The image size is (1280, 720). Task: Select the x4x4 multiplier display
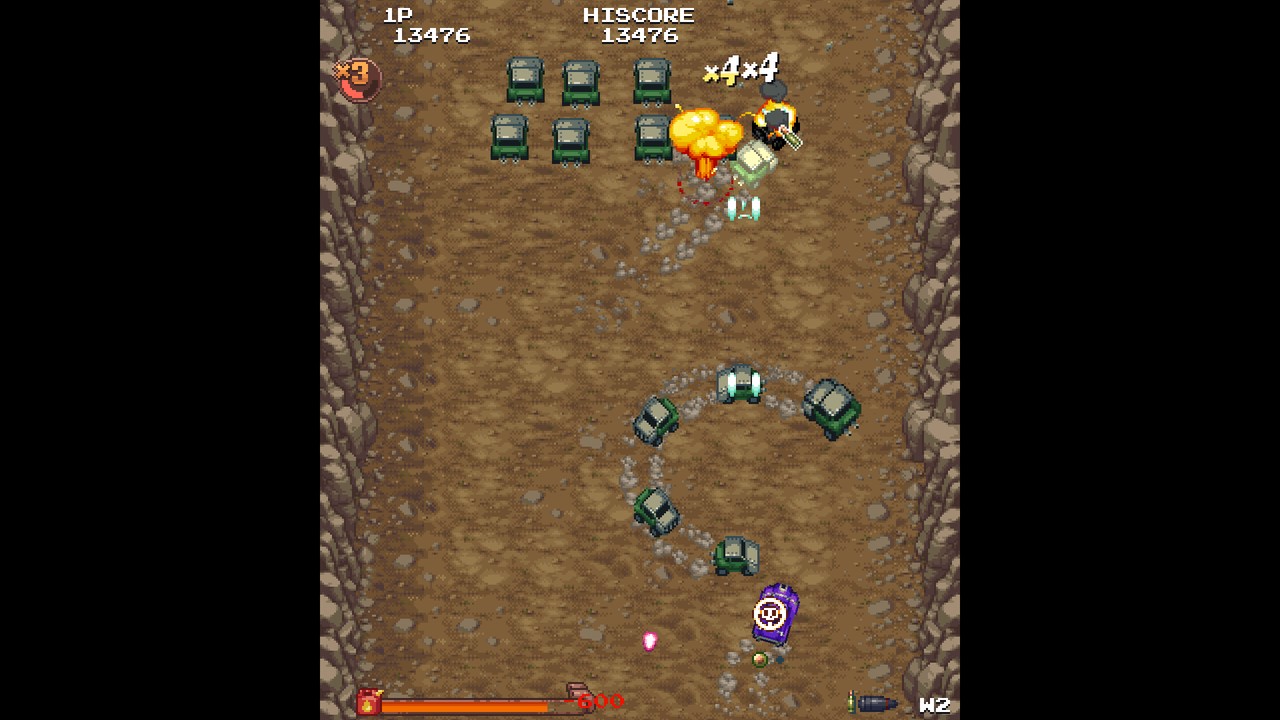[x=741, y=70]
